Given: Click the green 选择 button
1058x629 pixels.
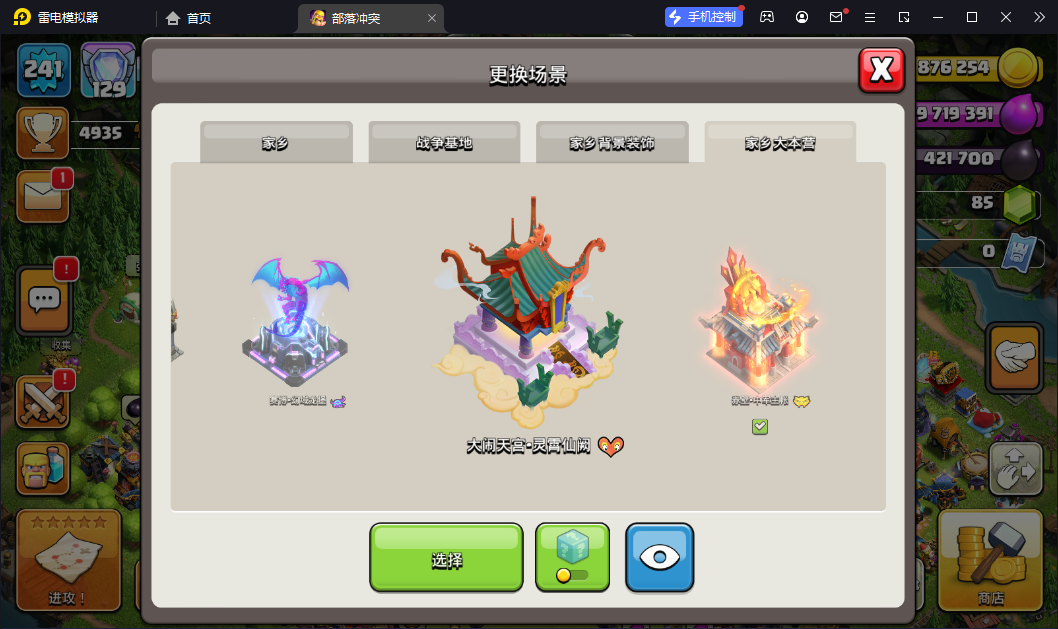Looking at the screenshot, I should [x=446, y=558].
